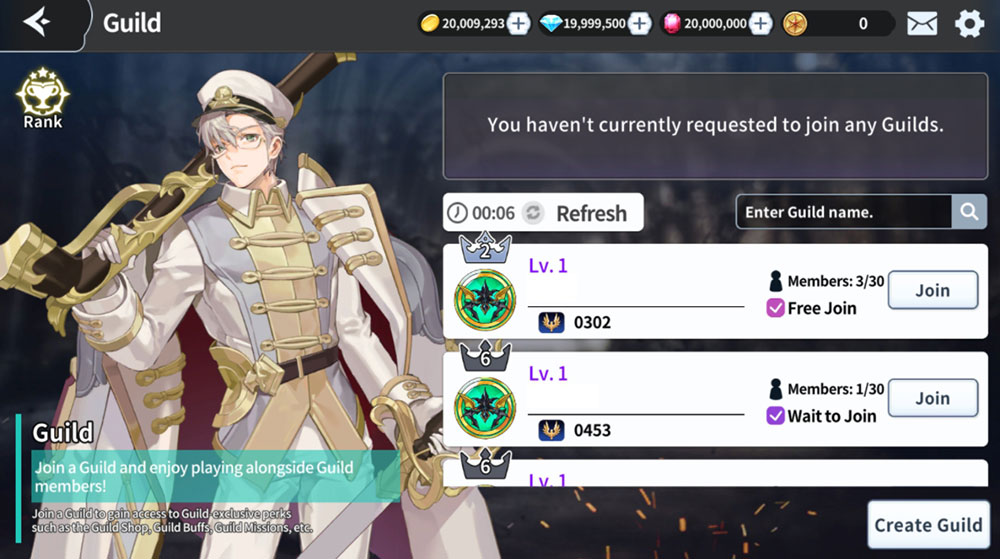Add more gold coins with plus button
Image resolution: width=1000 pixels, height=559 pixels.
tap(518, 24)
